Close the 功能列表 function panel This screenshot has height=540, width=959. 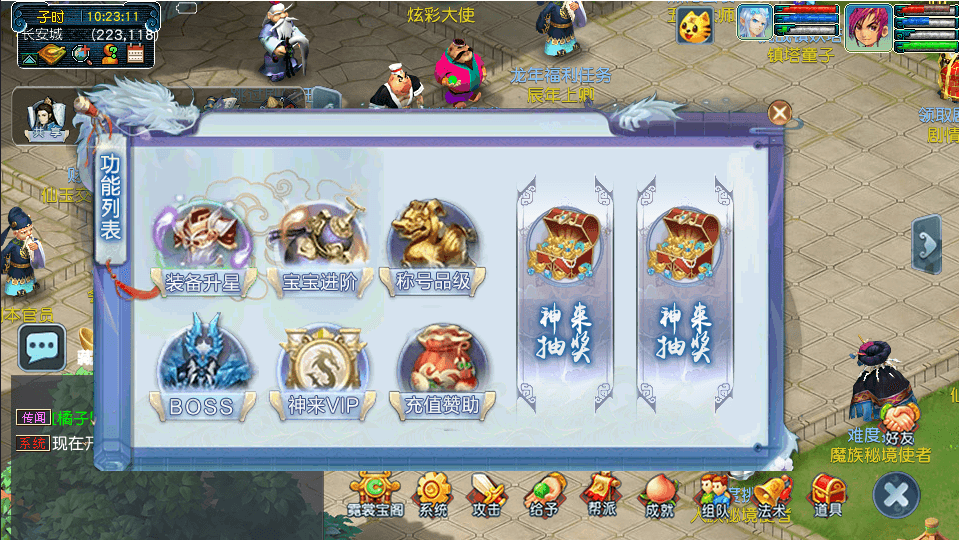click(779, 113)
